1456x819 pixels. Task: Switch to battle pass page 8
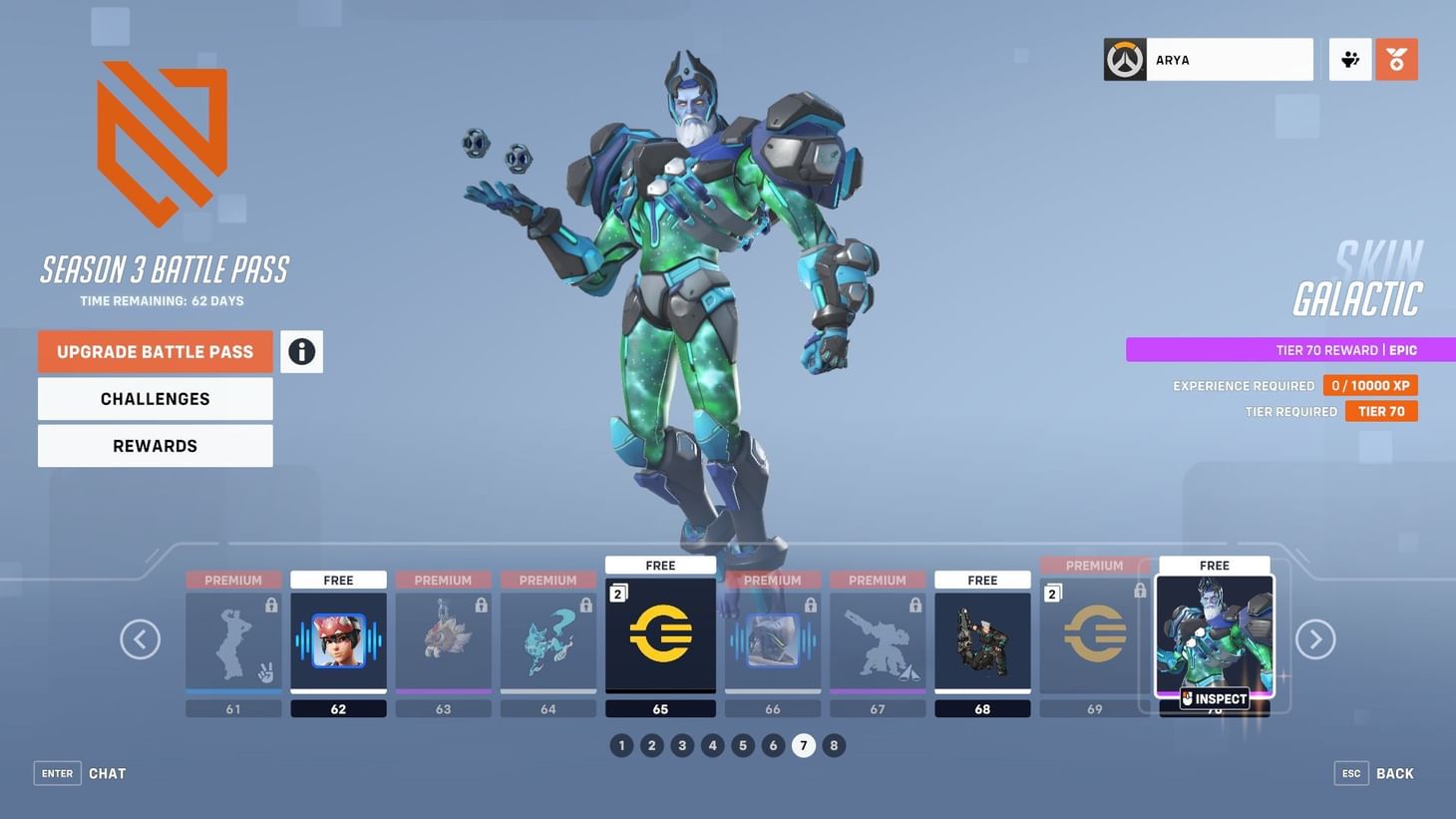pyautogui.click(x=834, y=744)
